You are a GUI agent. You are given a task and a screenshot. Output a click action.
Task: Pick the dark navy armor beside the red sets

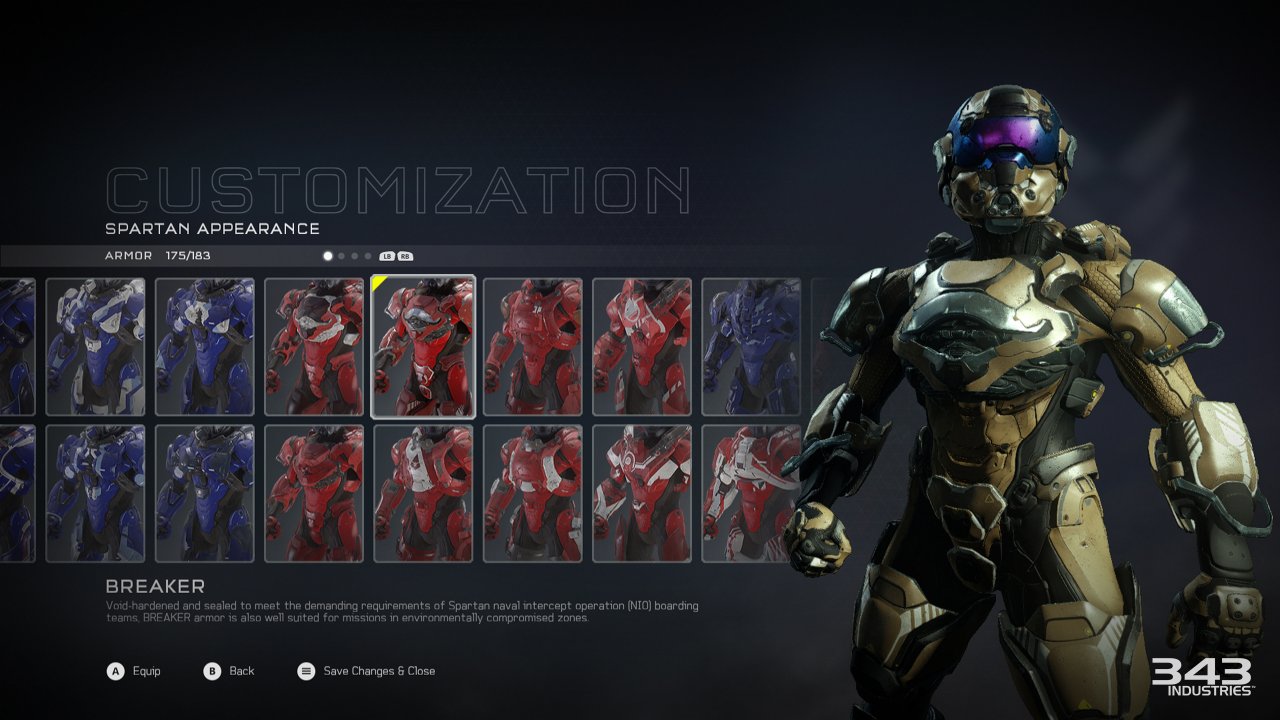coord(750,346)
